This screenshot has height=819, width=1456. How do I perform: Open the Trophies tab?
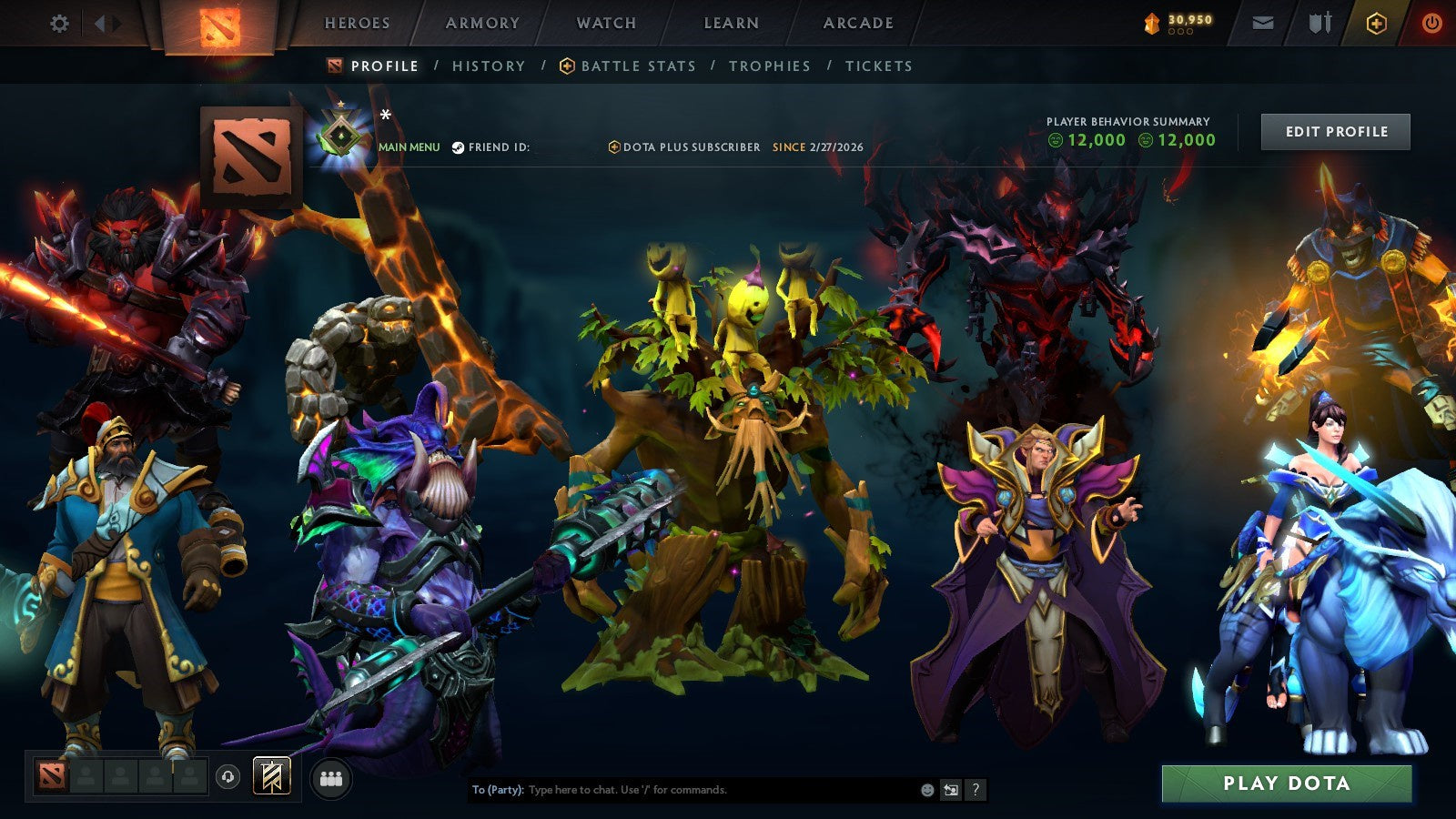[x=769, y=66]
